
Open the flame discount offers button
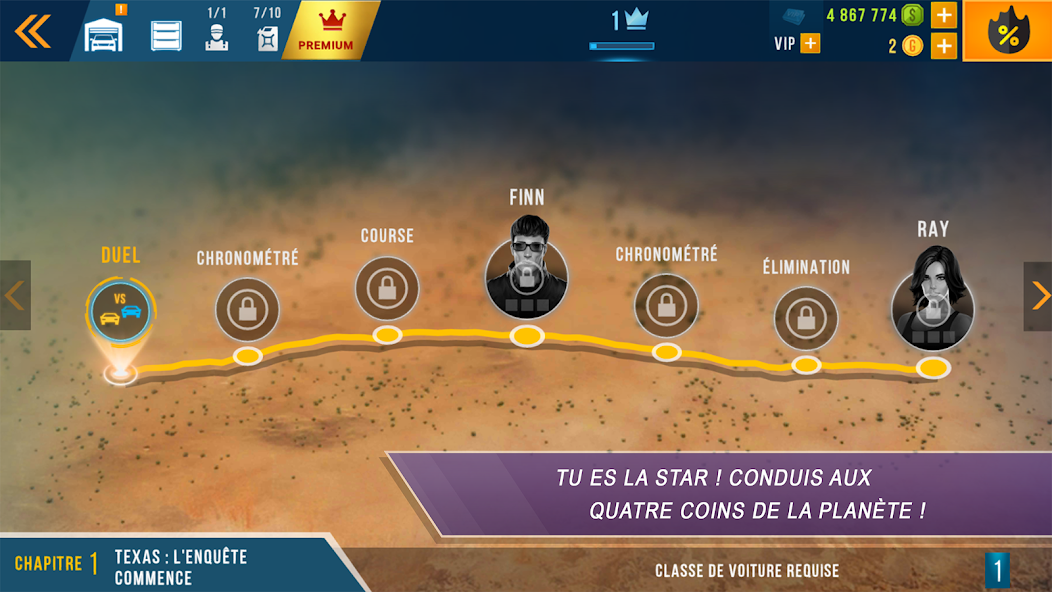tap(1006, 32)
